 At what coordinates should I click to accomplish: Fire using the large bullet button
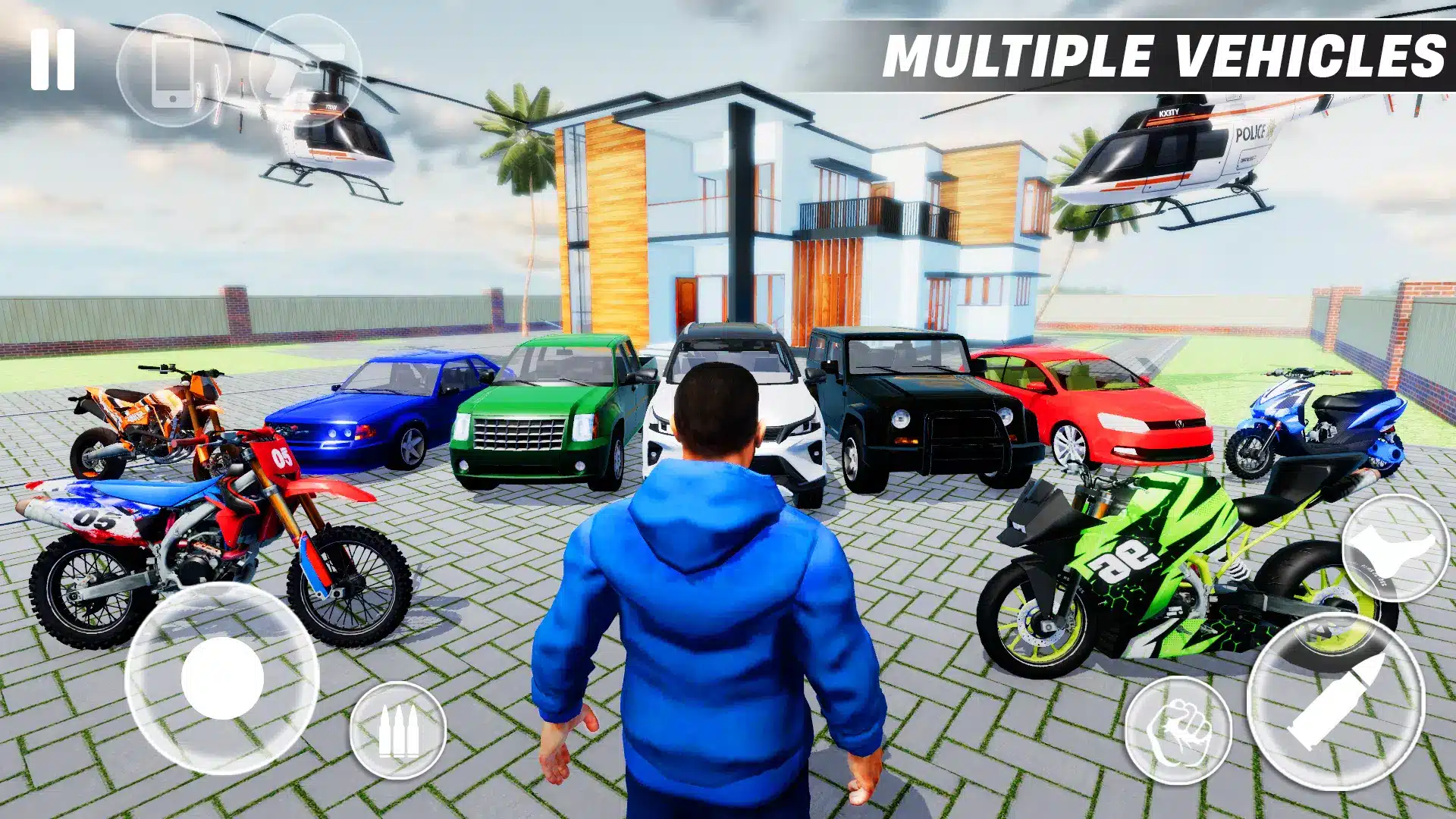click(x=1335, y=701)
